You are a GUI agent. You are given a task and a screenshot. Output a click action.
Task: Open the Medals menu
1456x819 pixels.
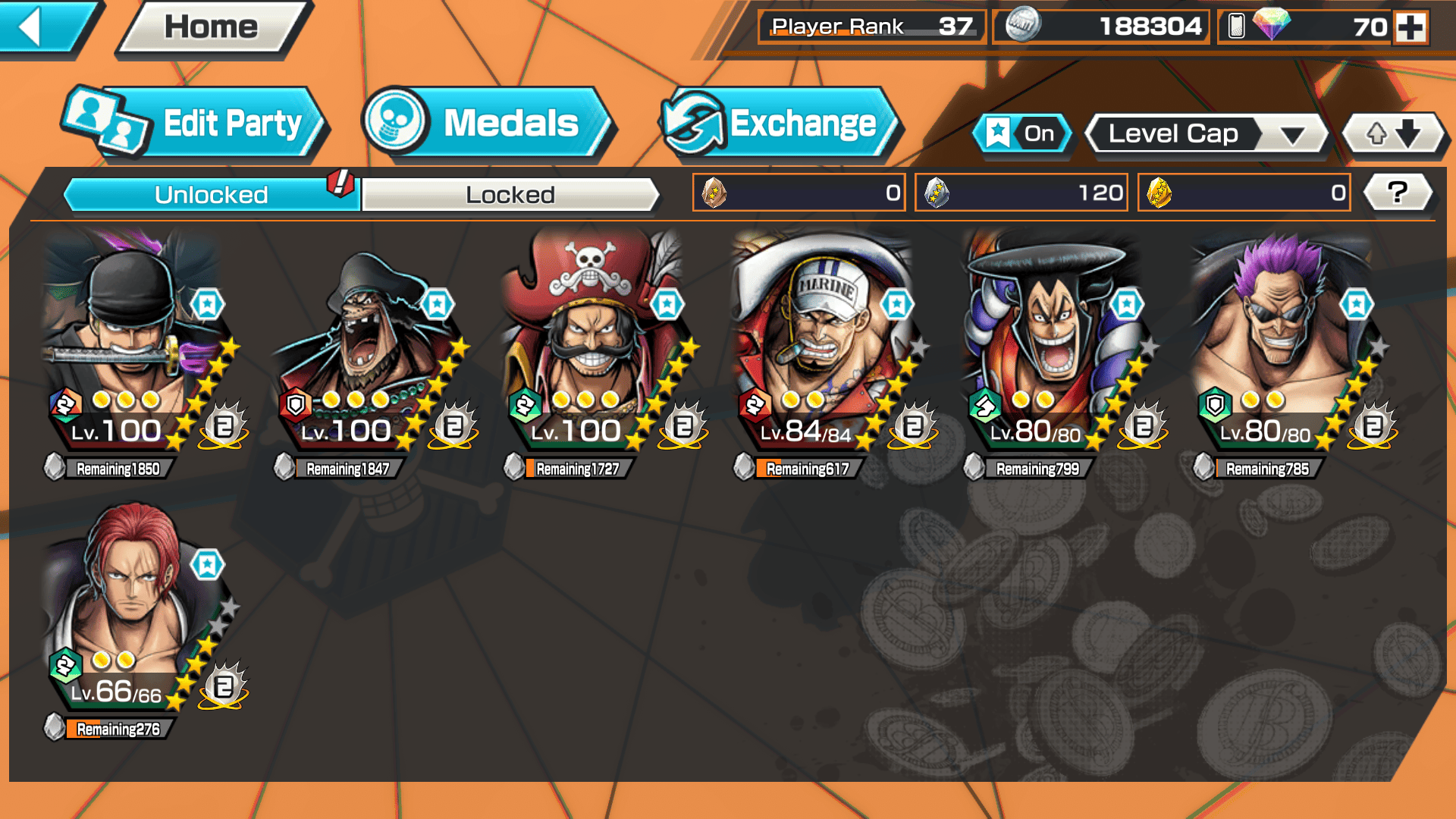point(488,124)
